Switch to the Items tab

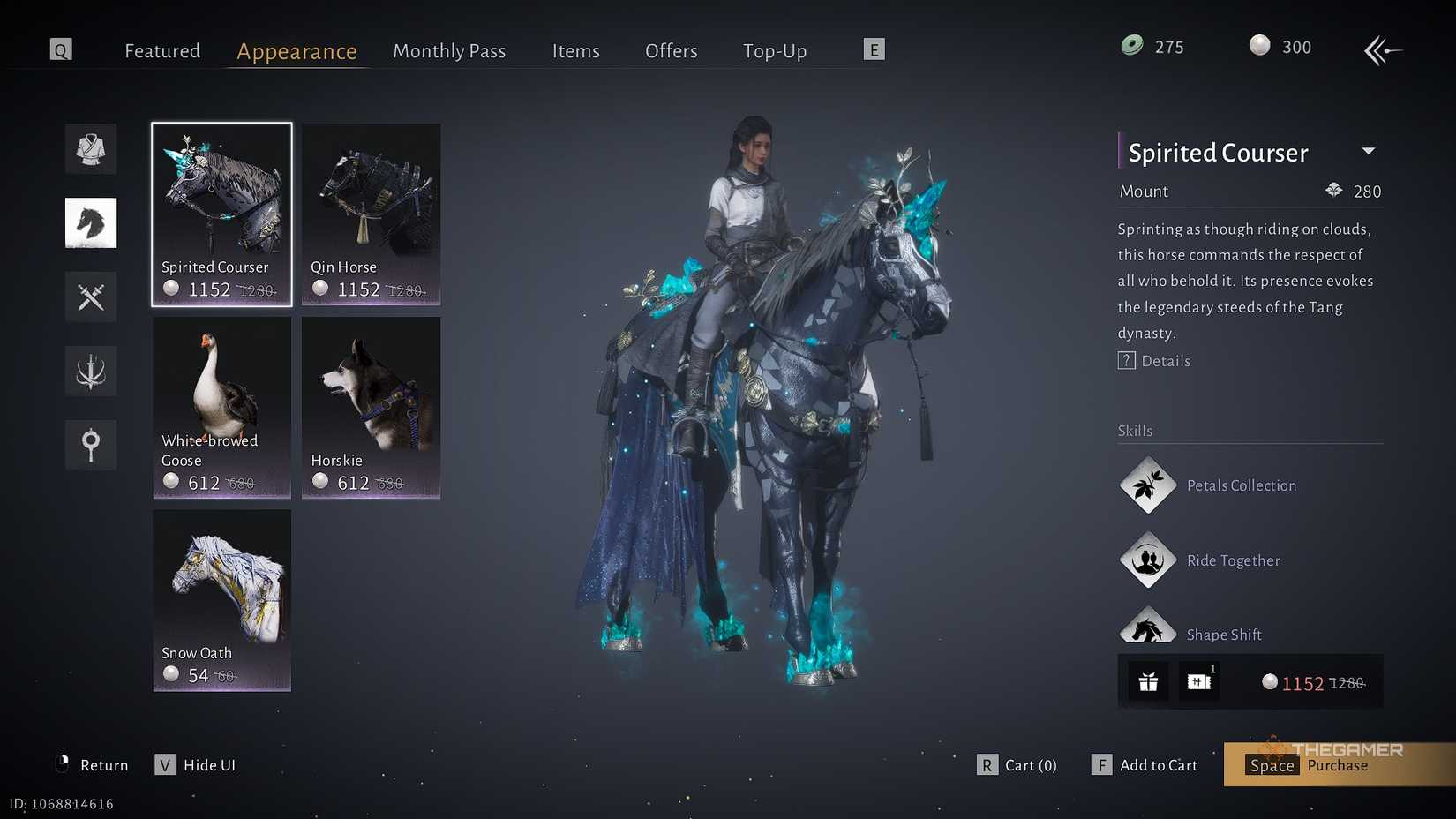click(575, 50)
